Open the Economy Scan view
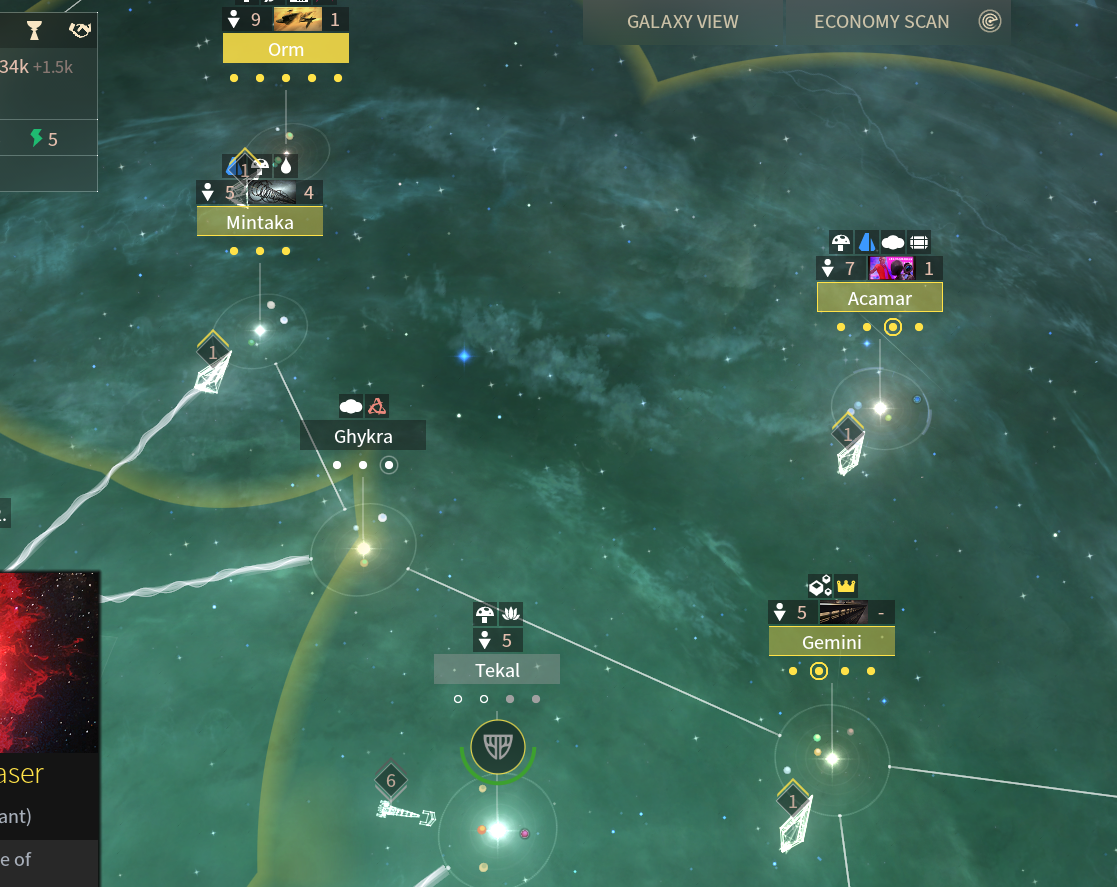1117x887 pixels. pos(881,21)
